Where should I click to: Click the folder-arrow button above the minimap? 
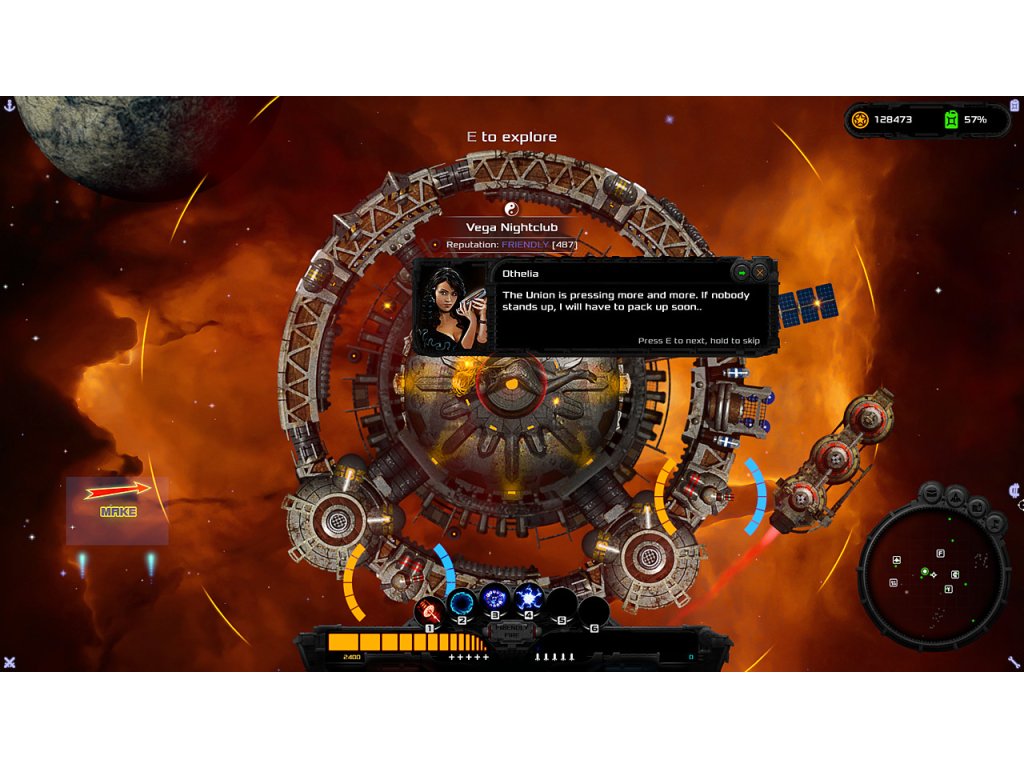978,506
